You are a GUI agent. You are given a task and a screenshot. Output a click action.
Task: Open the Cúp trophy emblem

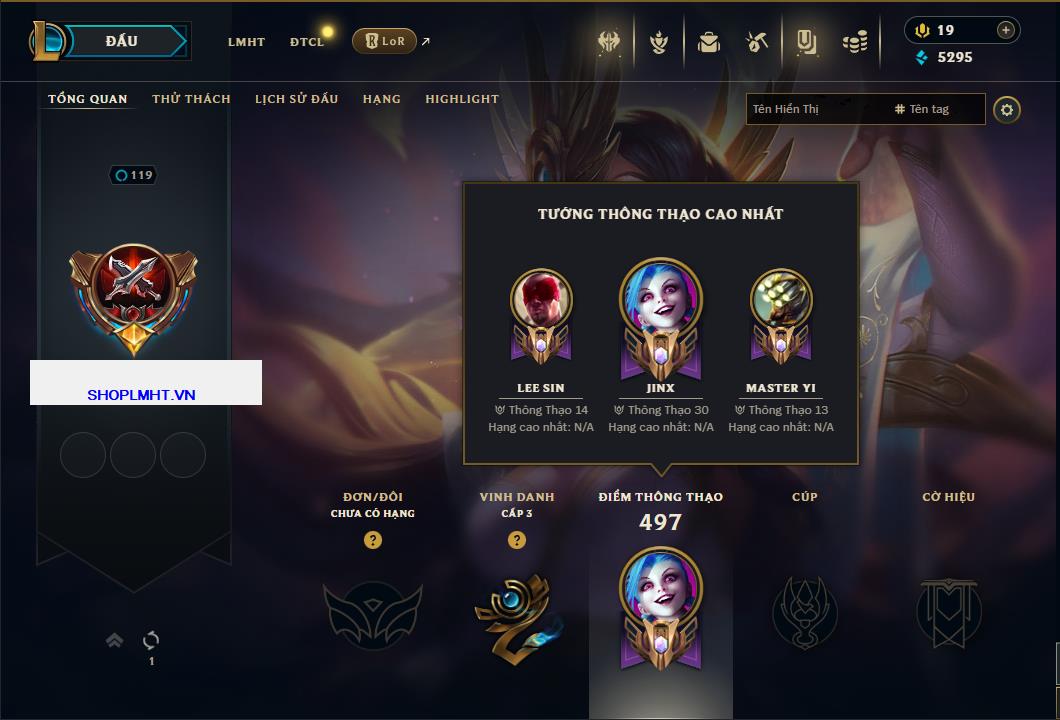pos(804,612)
